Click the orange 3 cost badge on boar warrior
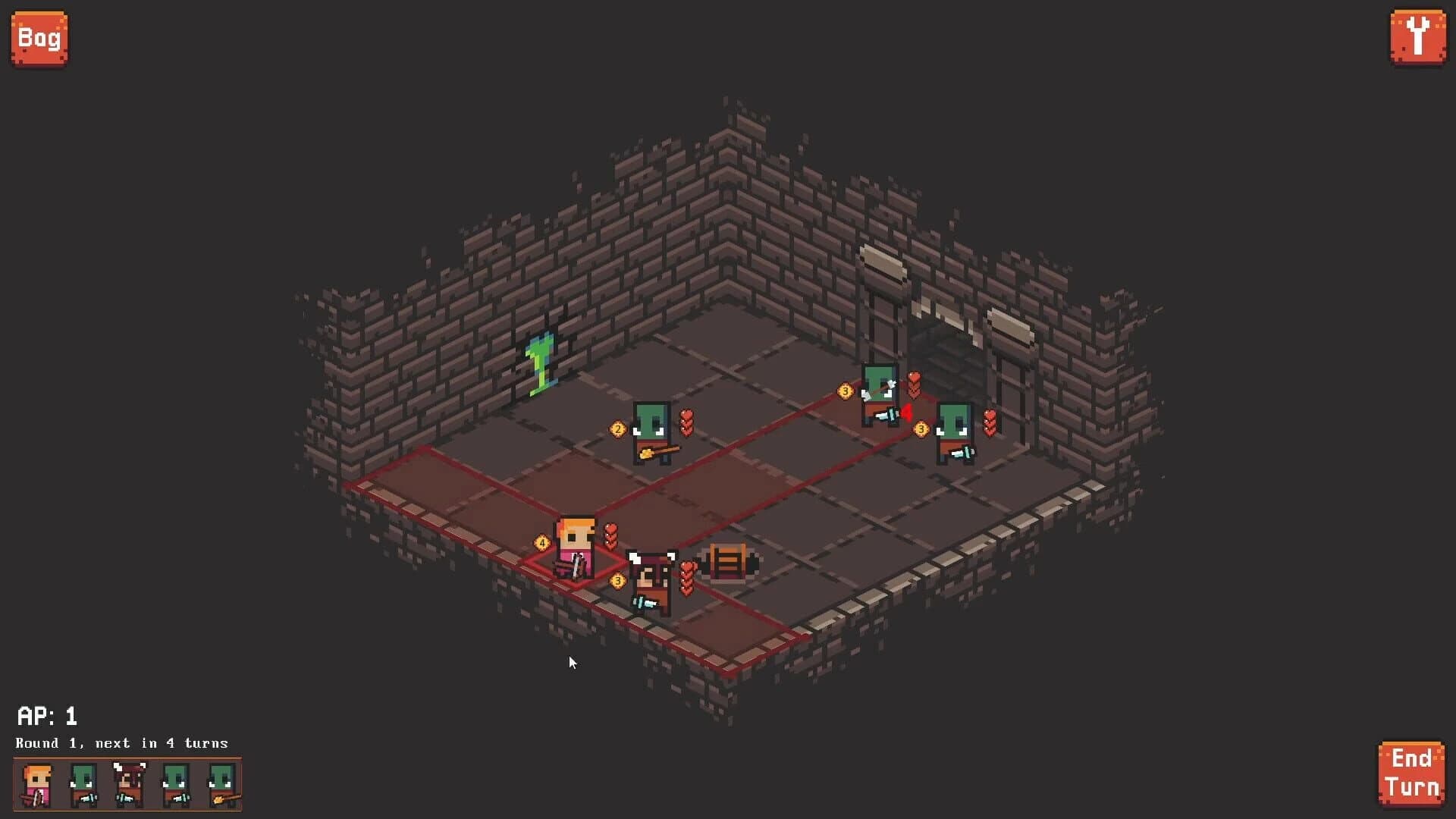The width and height of the screenshot is (1456, 819). click(617, 580)
